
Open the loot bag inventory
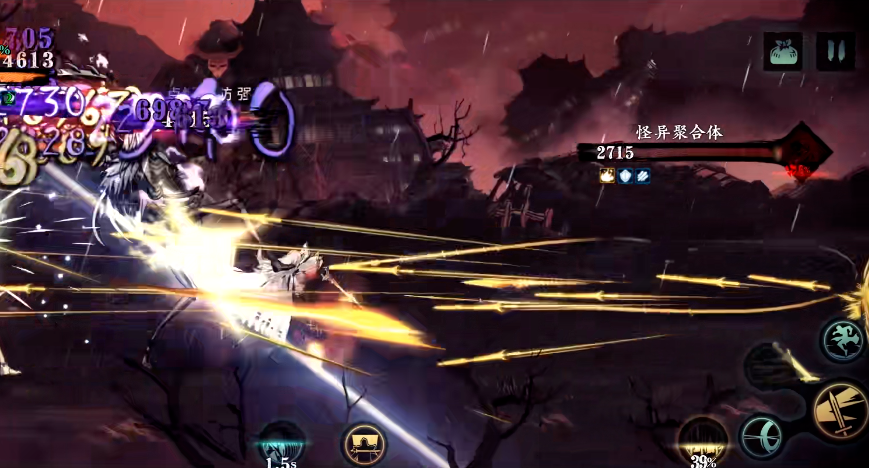click(x=783, y=50)
